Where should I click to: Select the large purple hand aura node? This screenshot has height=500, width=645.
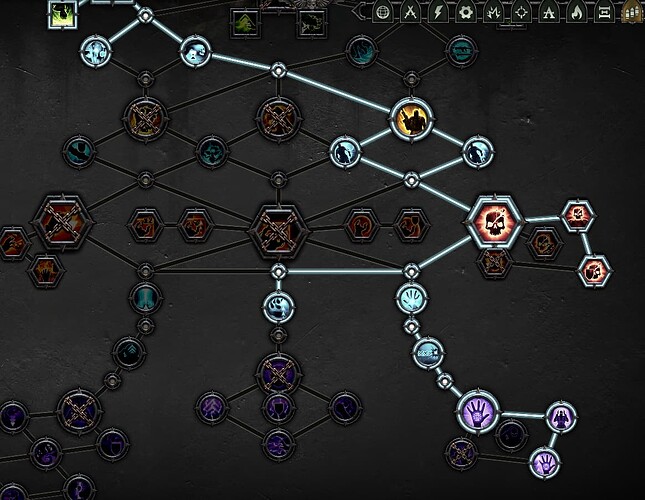pos(478,411)
